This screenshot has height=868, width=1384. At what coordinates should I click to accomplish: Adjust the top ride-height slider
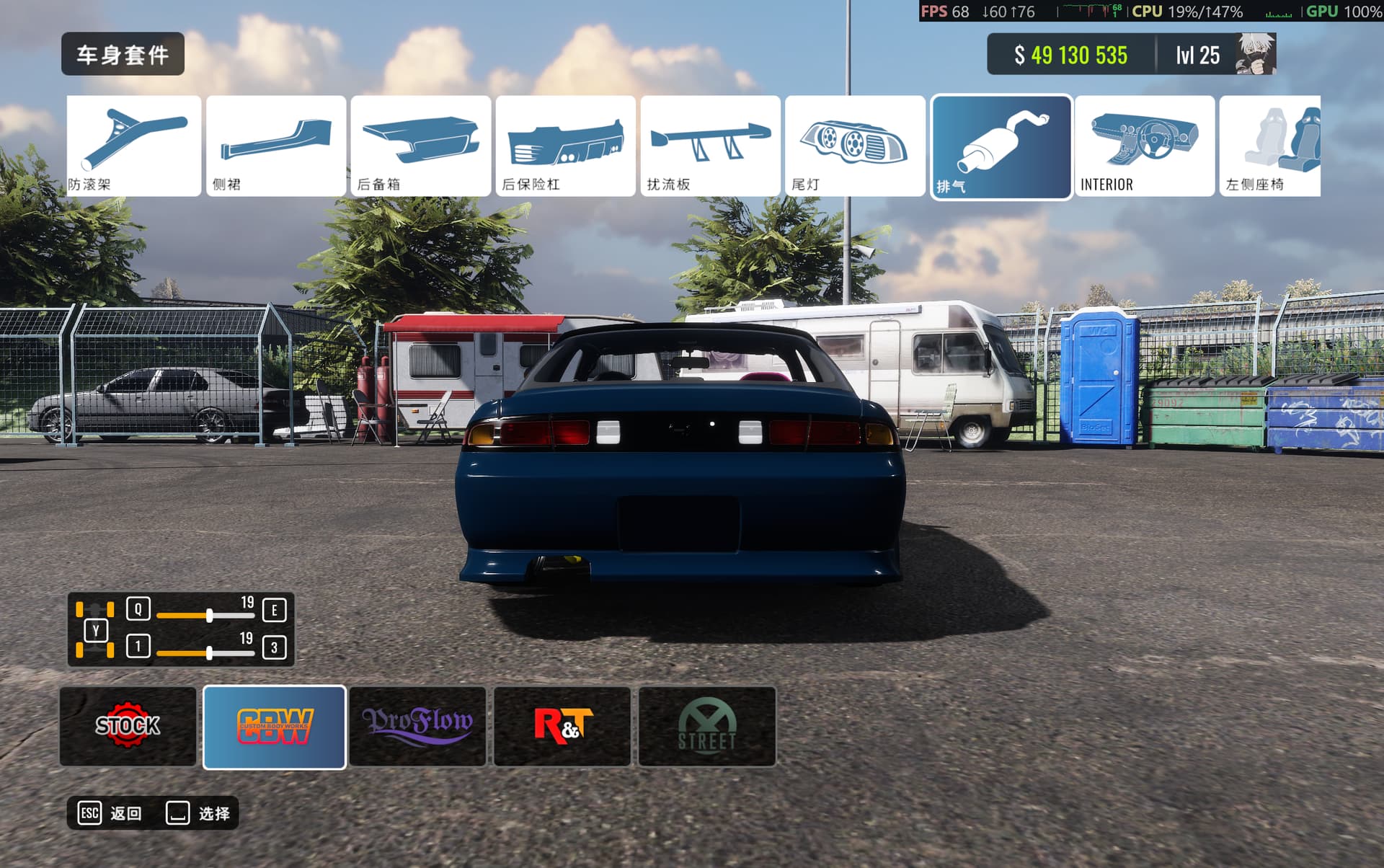(x=209, y=616)
